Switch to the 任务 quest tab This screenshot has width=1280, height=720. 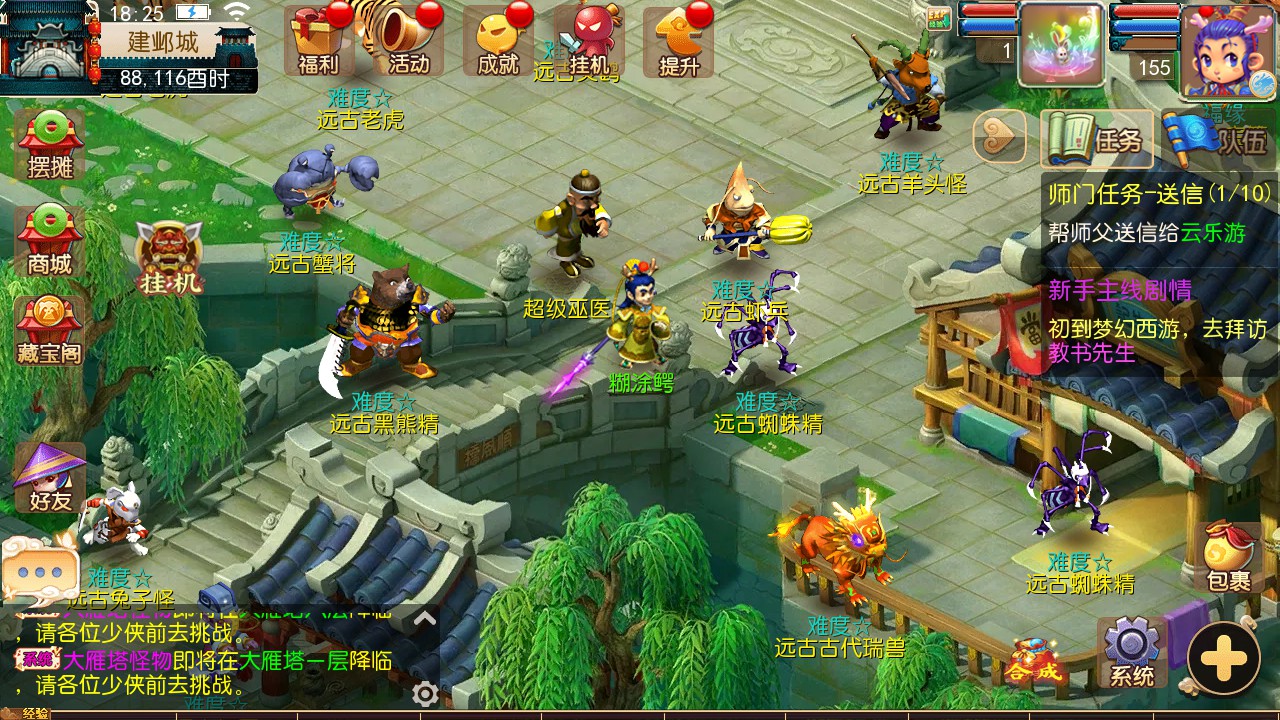[1099, 139]
